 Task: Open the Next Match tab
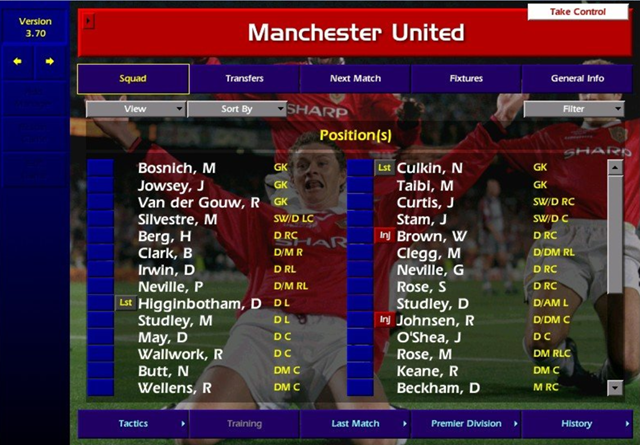pyautogui.click(x=355, y=79)
